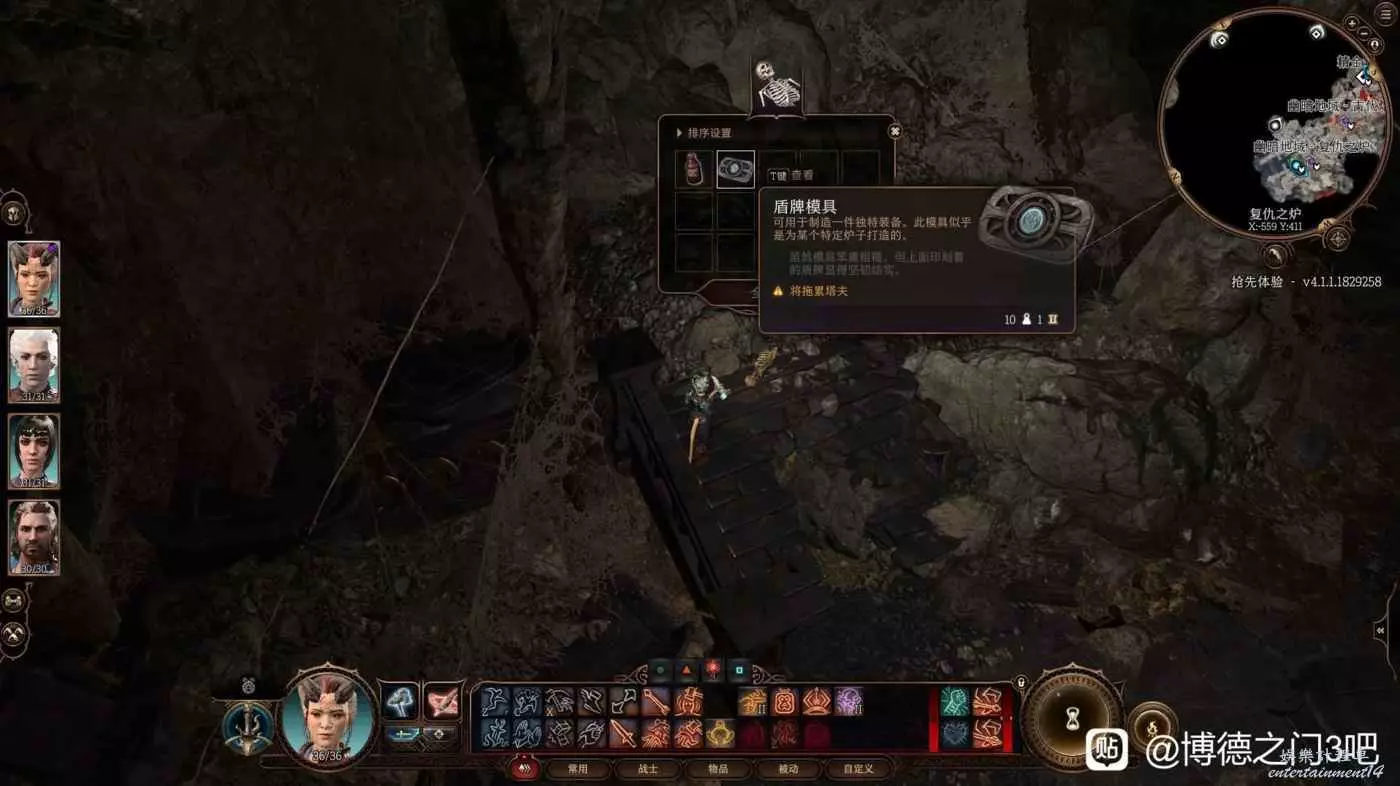Switch to the 常用 hotbar tab

578,769
